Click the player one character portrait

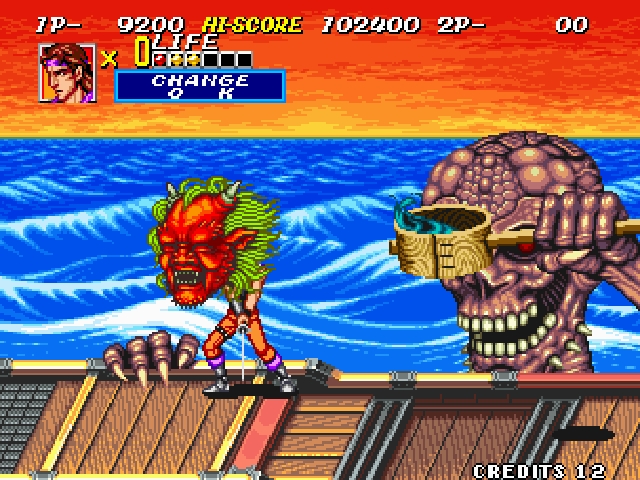click(67, 72)
